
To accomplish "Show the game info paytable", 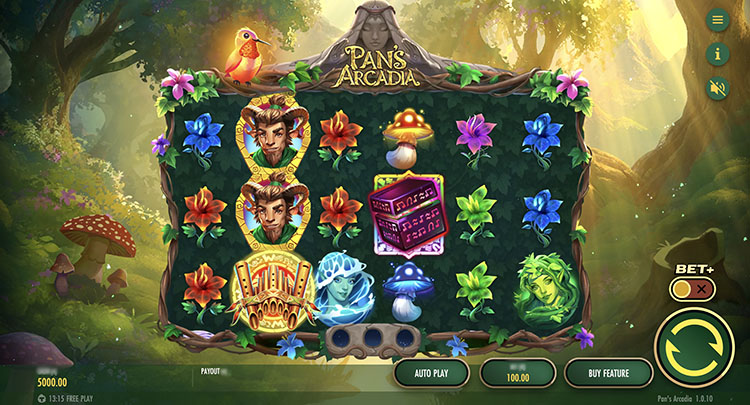I will [717, 54].
